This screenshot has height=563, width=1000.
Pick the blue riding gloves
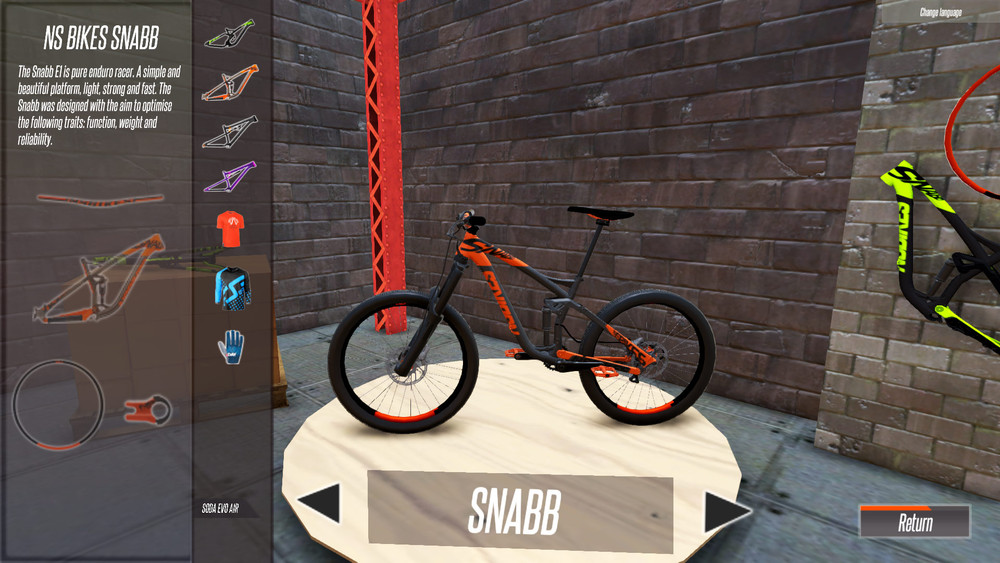230,345
